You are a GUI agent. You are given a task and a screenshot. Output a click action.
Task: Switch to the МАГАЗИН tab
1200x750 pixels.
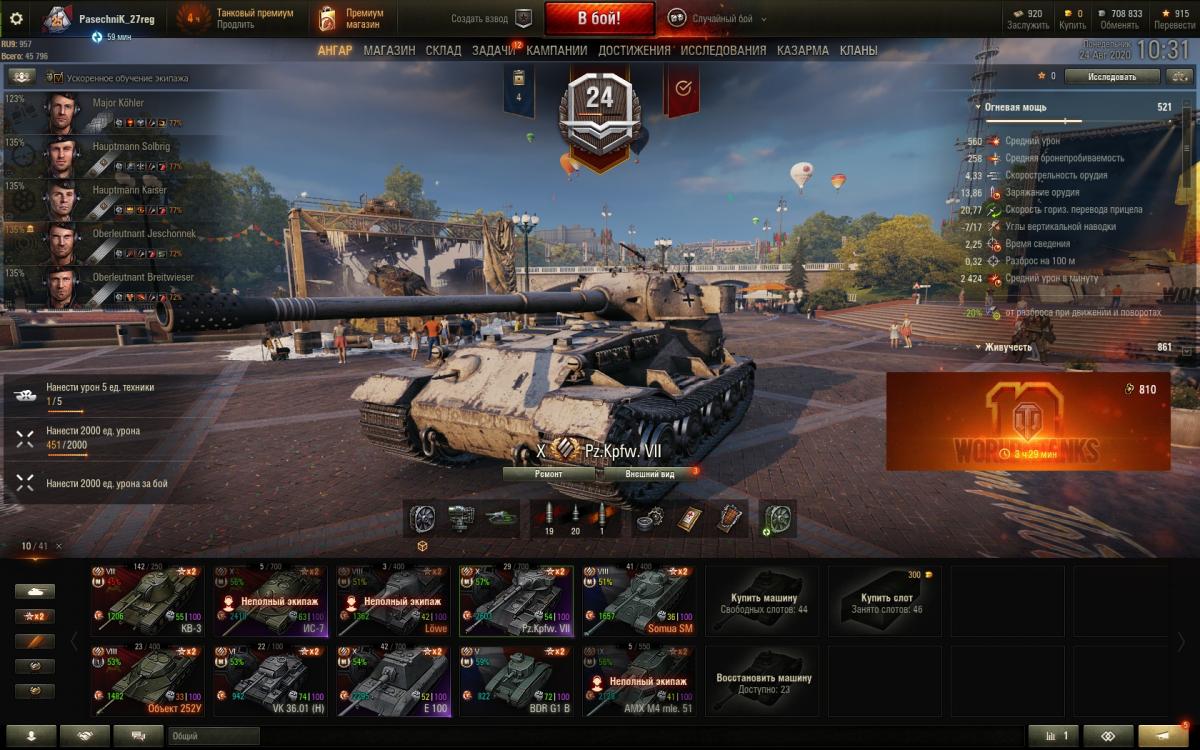389,50
